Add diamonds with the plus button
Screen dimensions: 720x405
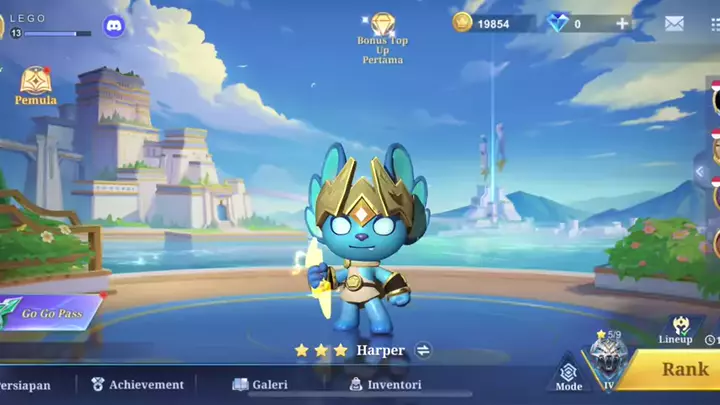[622, 24]
